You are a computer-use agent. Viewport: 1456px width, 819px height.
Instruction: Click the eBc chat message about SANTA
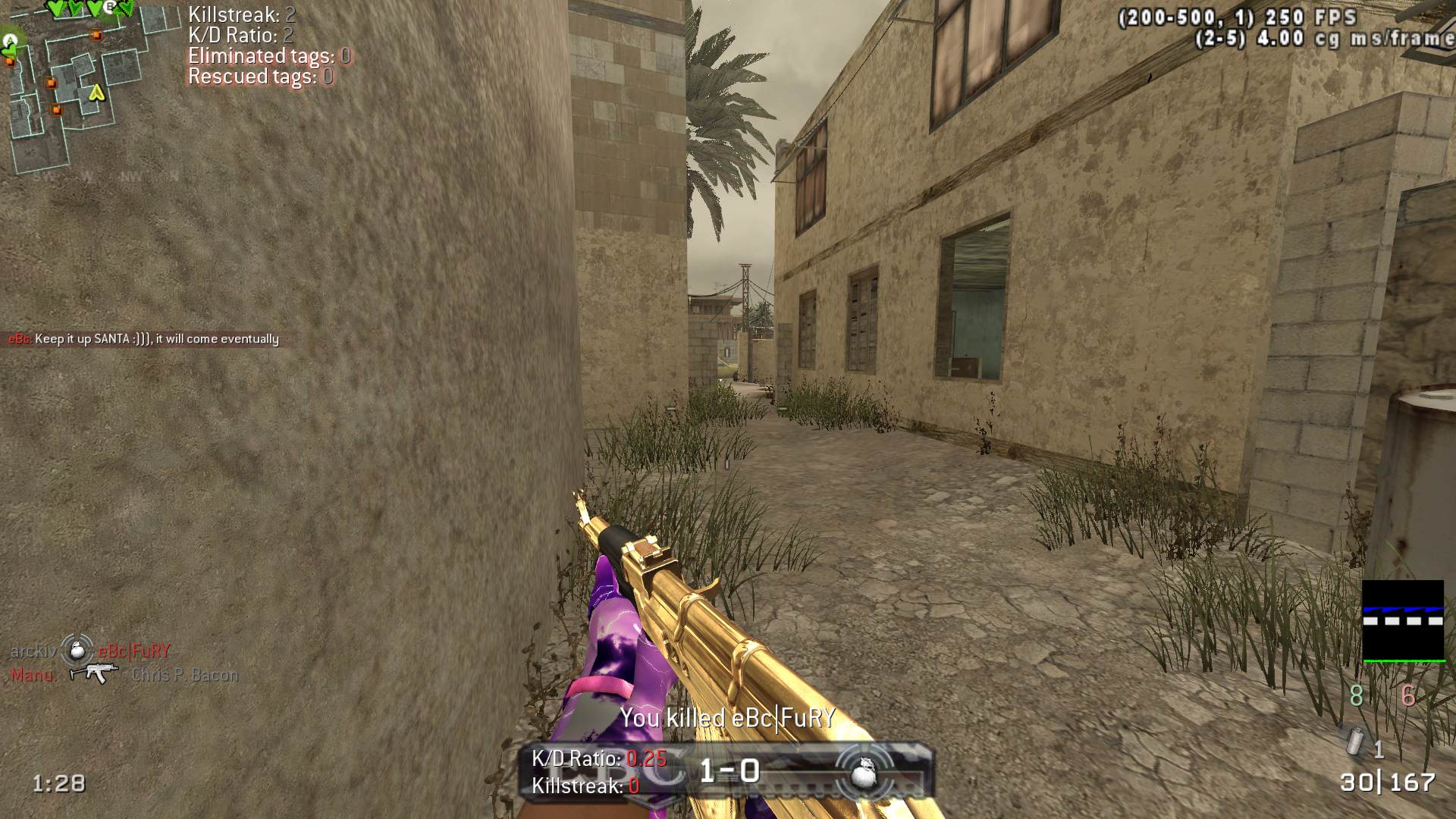pyautogui.click(x=144, y=339)
